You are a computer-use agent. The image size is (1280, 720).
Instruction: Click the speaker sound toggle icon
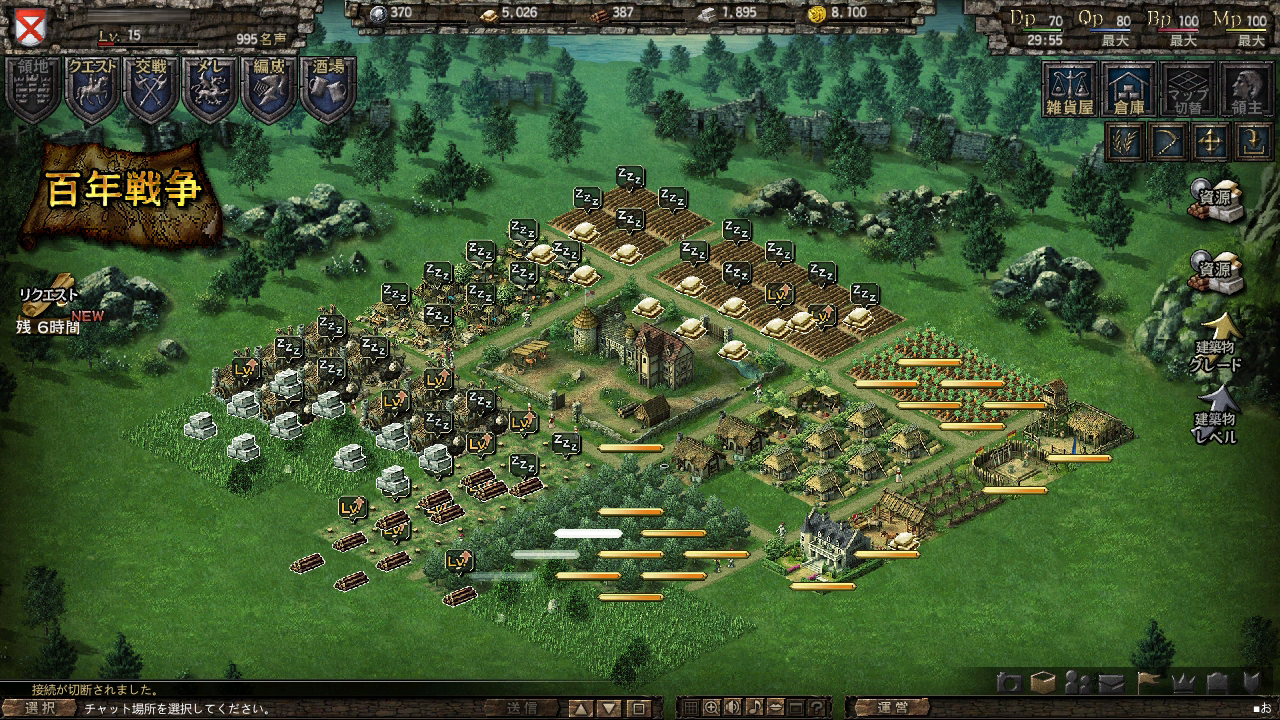click(x=733, y=708)
